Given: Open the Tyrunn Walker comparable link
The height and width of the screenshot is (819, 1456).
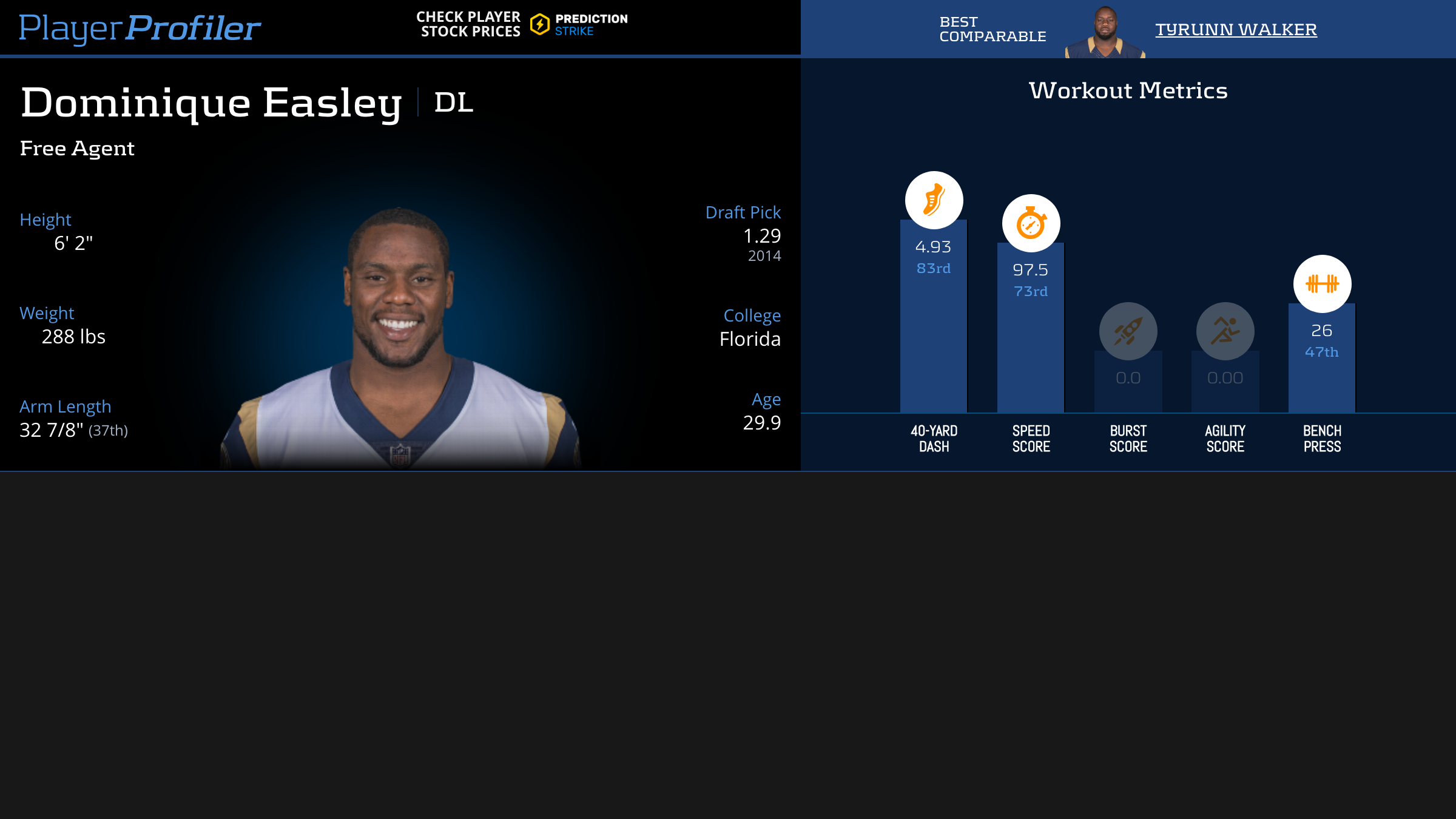Looking at the screenshot, I should [x=1236, y=29].
